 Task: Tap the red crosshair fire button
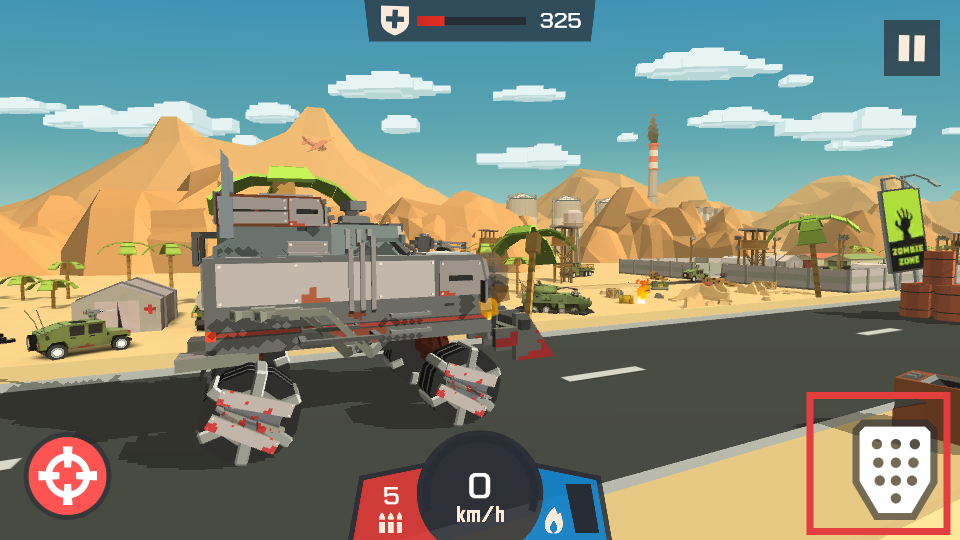[68, 476]
